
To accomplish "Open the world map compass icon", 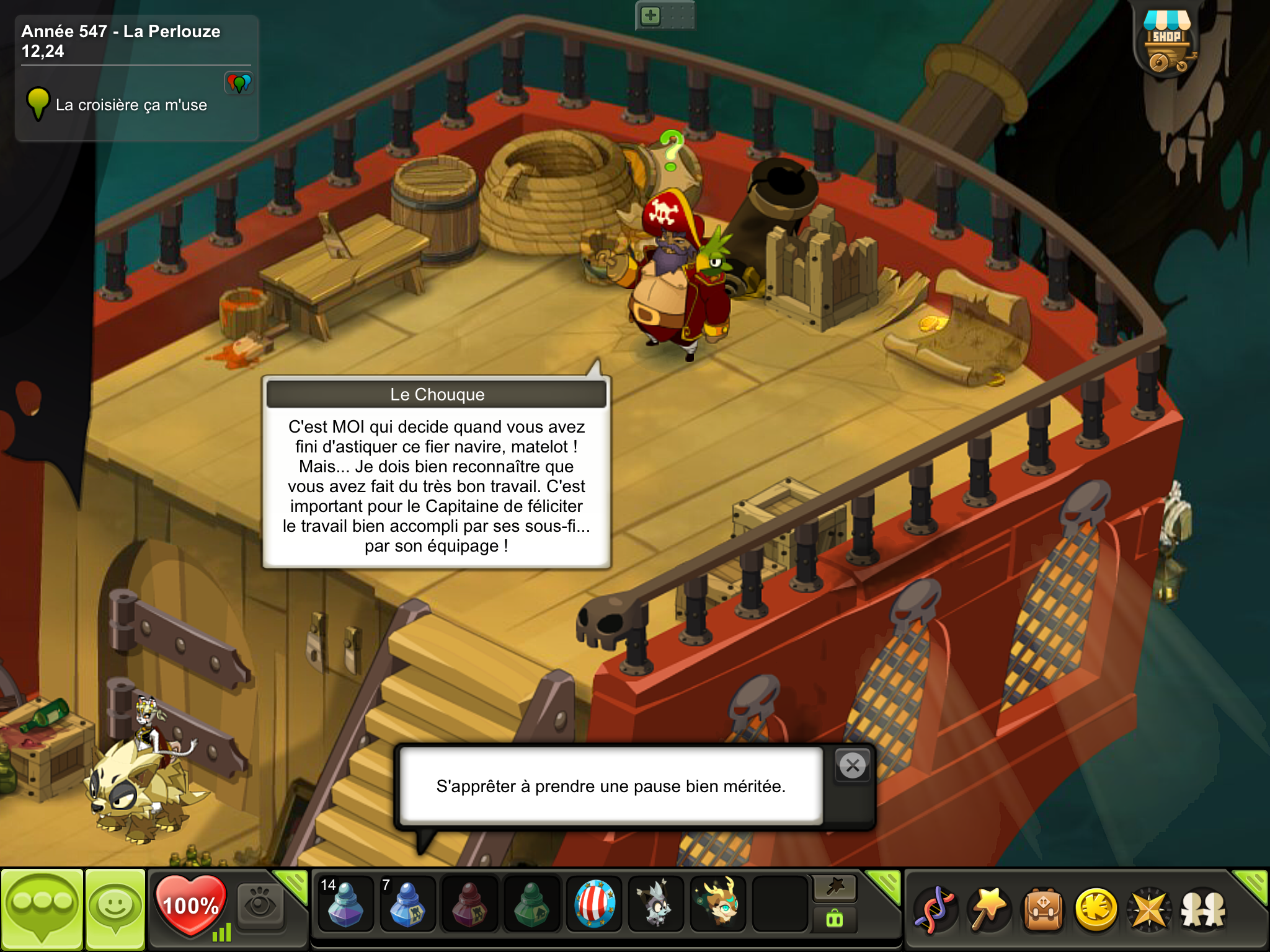I will click(1149, 910).
